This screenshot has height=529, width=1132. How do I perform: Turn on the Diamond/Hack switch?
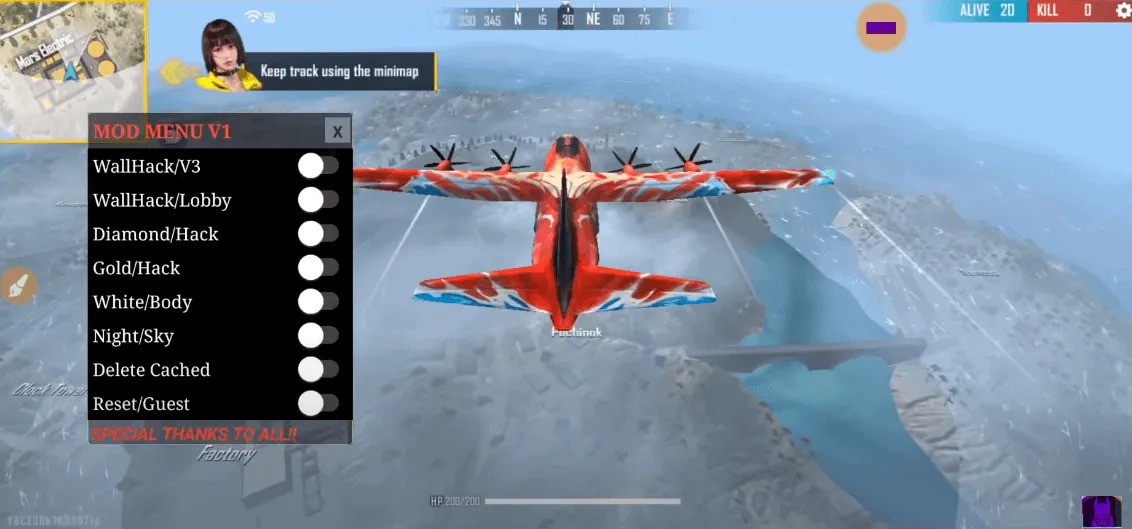pos(318,234)
